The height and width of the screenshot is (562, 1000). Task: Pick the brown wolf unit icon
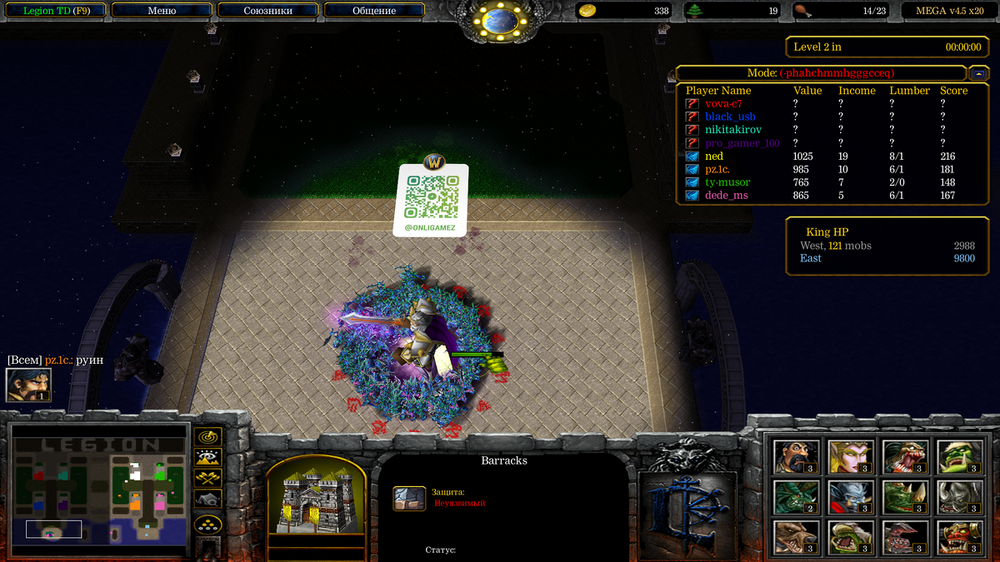tap(796, 537)
